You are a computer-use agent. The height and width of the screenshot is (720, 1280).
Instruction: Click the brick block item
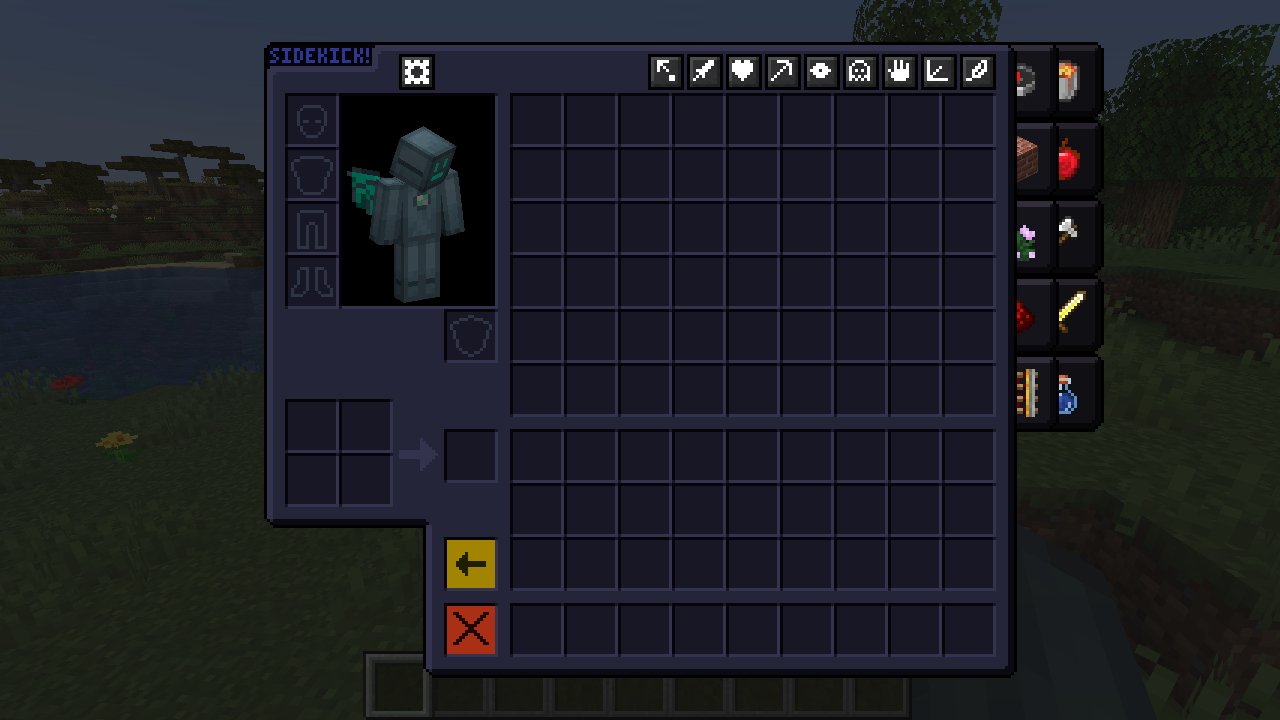click(1030, 158)
